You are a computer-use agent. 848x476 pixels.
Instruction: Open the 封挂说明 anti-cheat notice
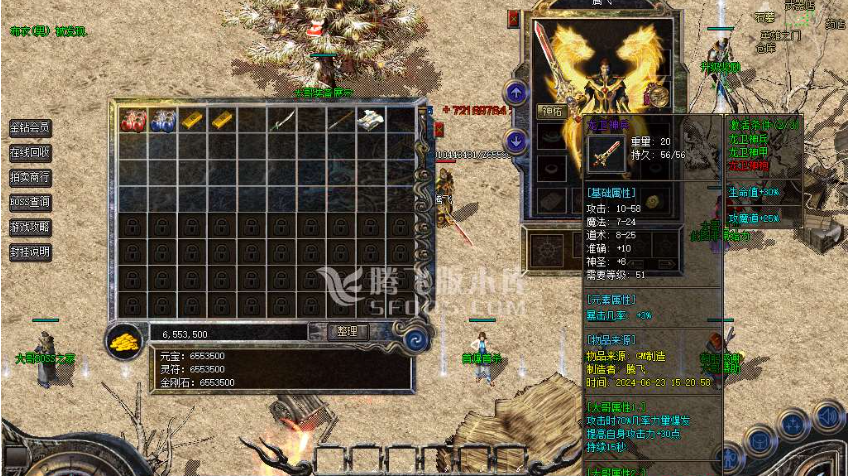click(30, 252)
